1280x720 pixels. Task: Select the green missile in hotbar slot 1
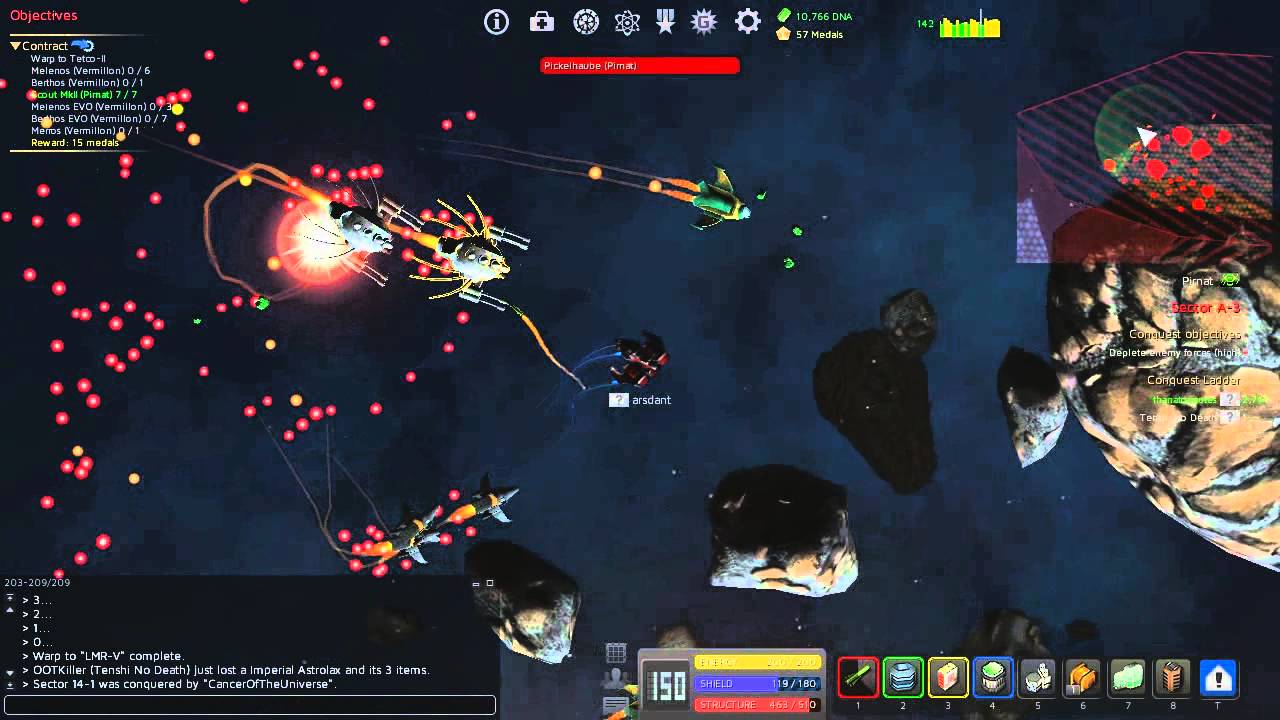click(858, 677)
